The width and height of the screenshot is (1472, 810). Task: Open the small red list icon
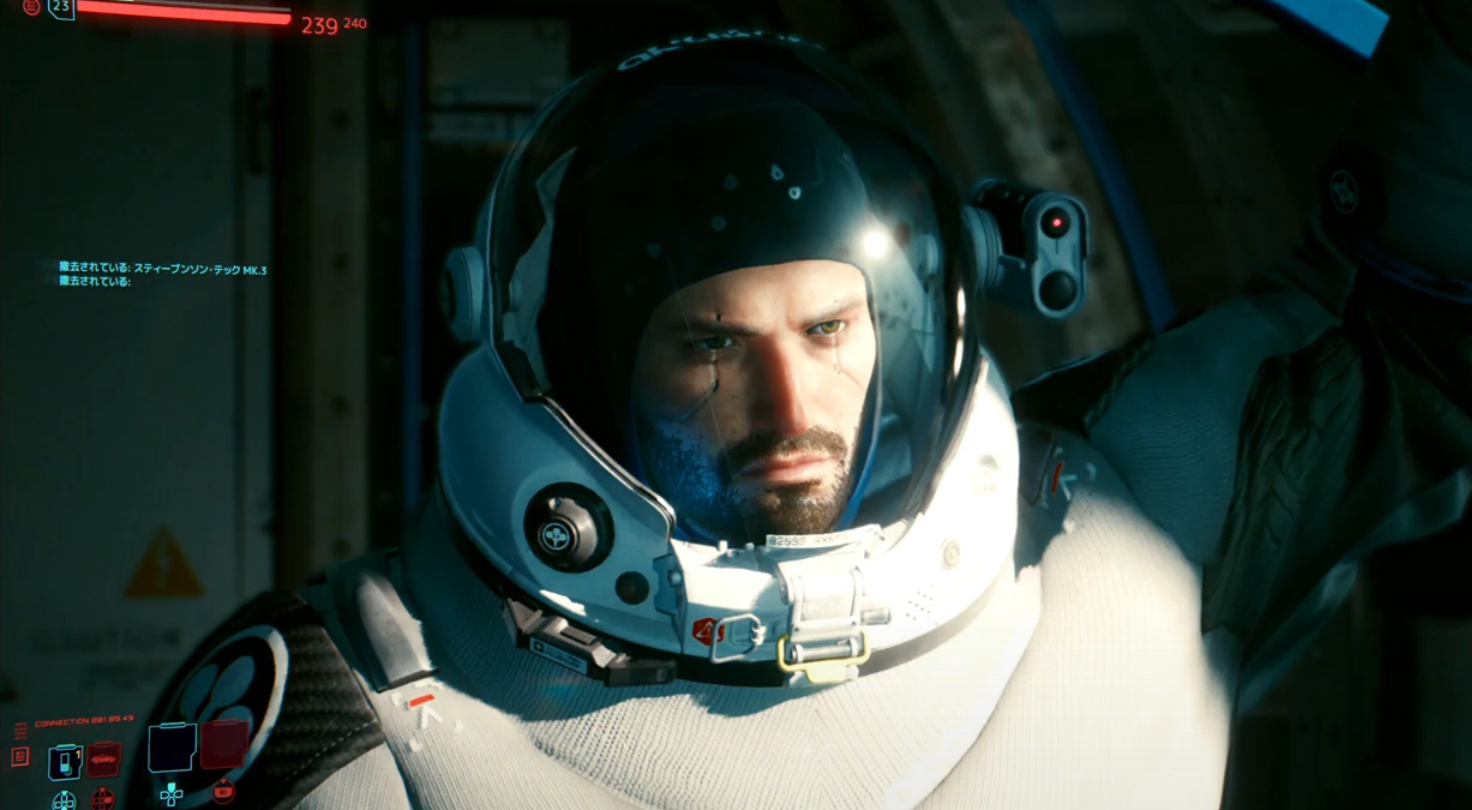point(20,756)
